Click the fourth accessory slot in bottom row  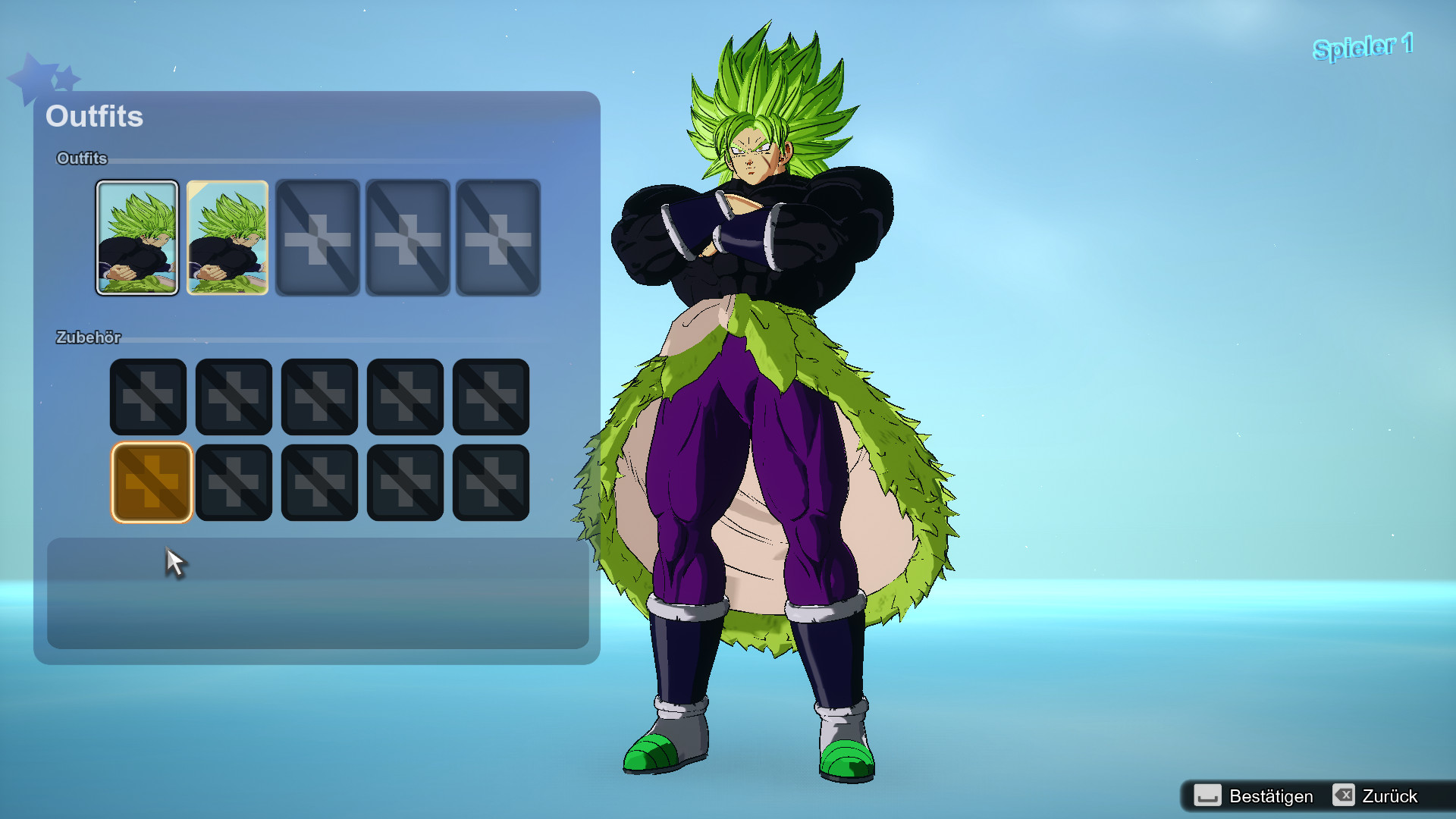point(404,482)
